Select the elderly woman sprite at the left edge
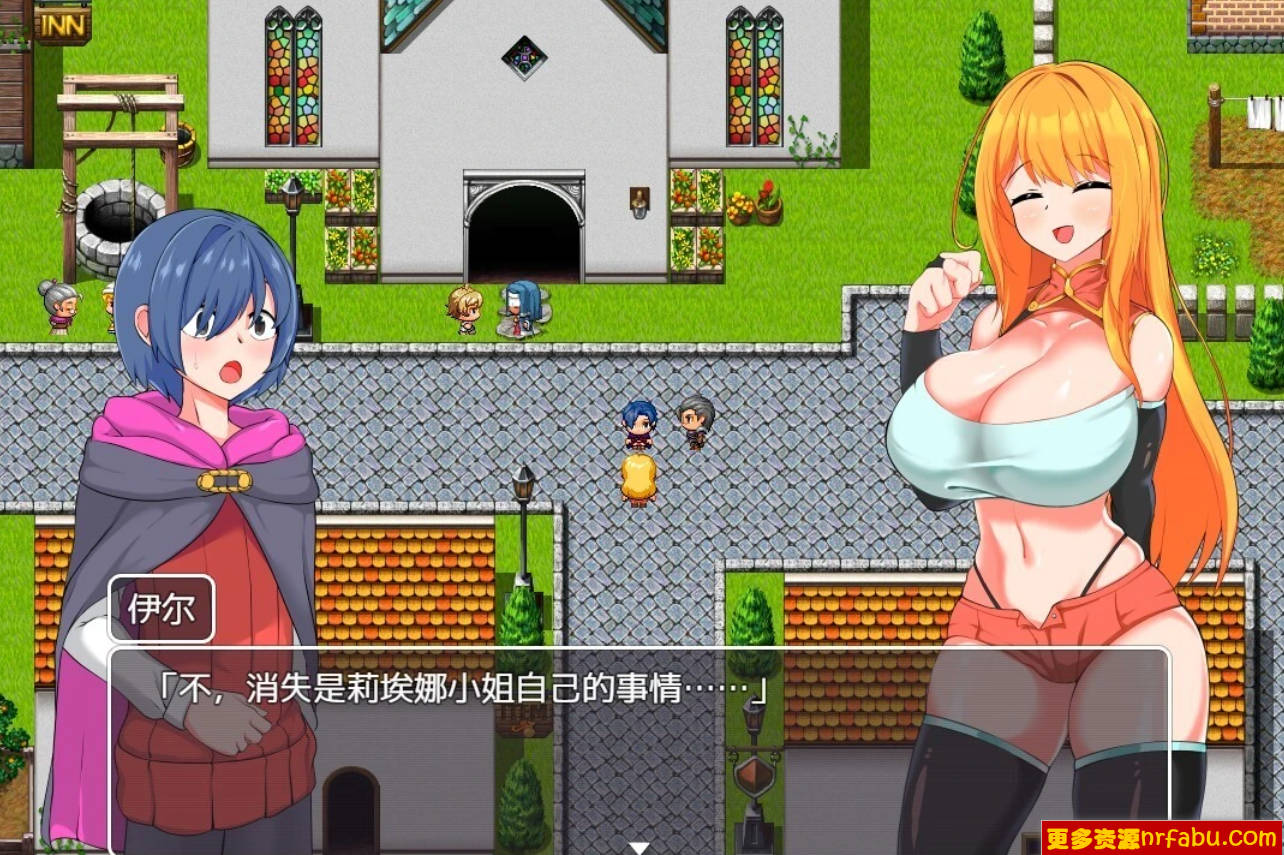 point(58,307)
